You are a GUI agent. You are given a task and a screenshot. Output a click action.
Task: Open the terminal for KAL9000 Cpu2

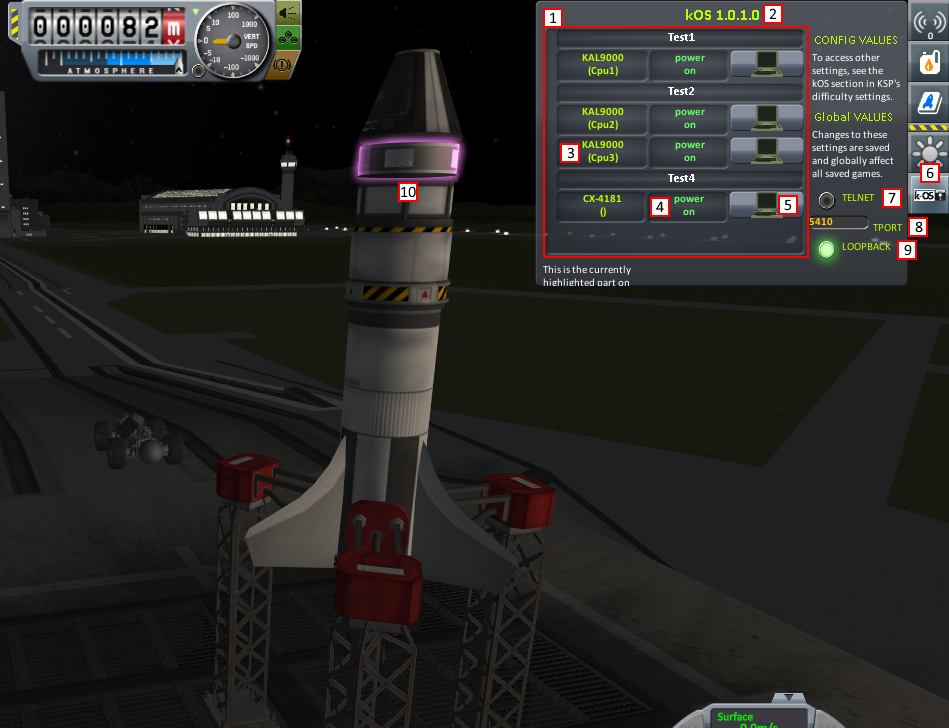[766, 118]
